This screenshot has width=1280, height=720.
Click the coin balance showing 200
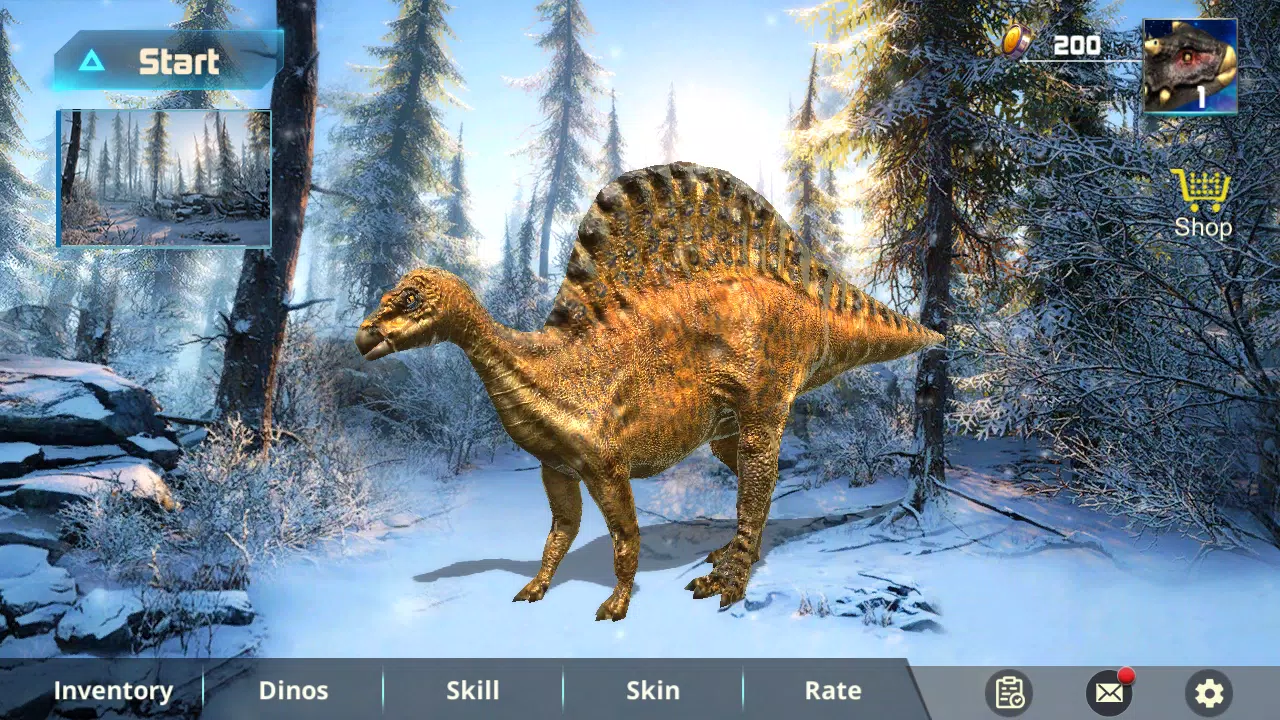coord(1074,45)
